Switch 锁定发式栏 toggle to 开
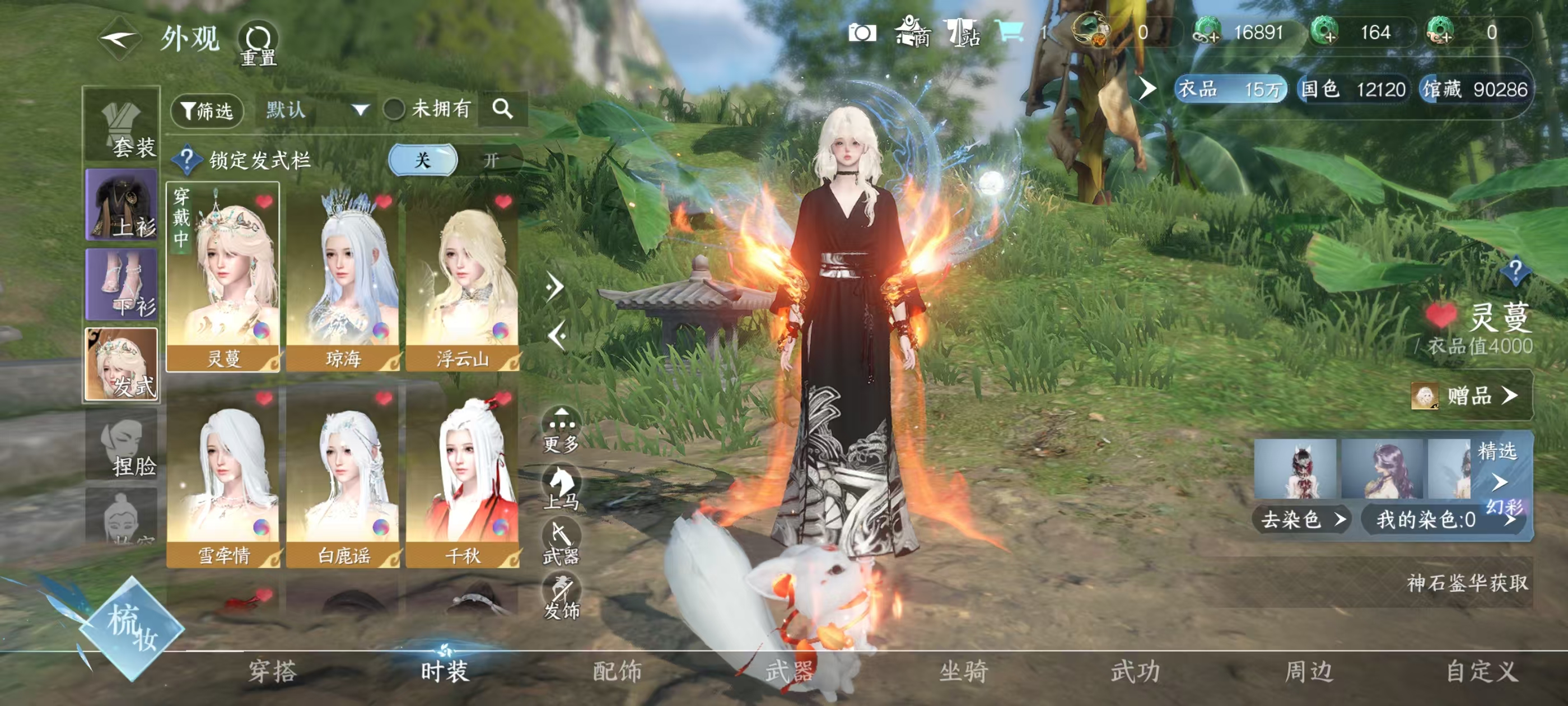This screenshot has height=706, width=1568. (491, 160)
